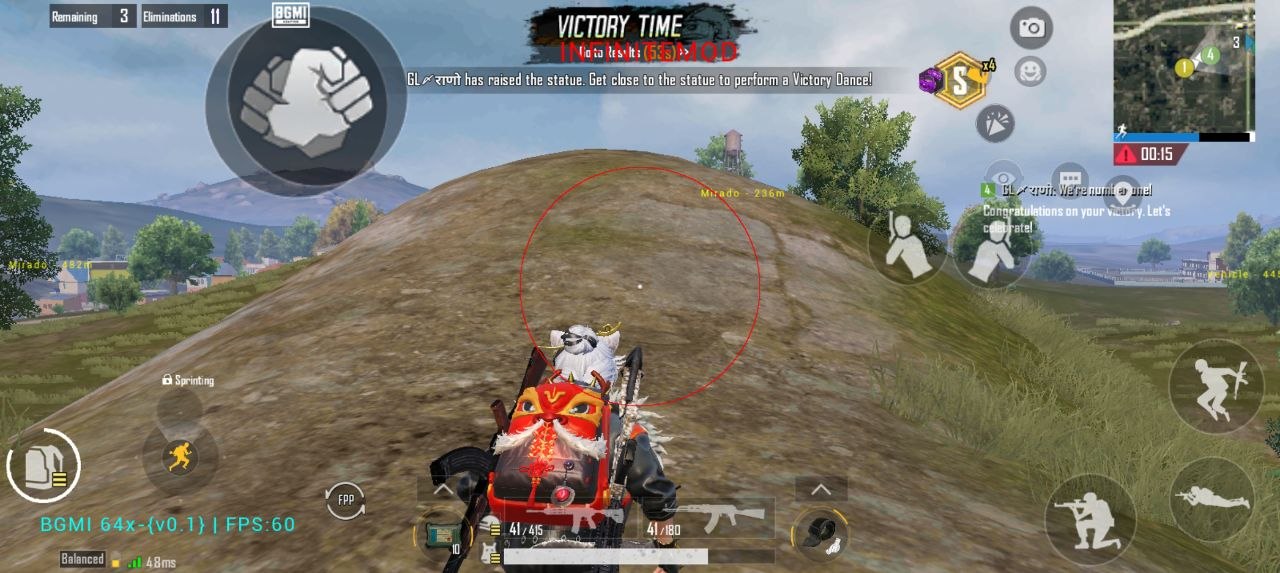Open the smiley emote menu
1280x573 pixels.
tap(1029, 71)
